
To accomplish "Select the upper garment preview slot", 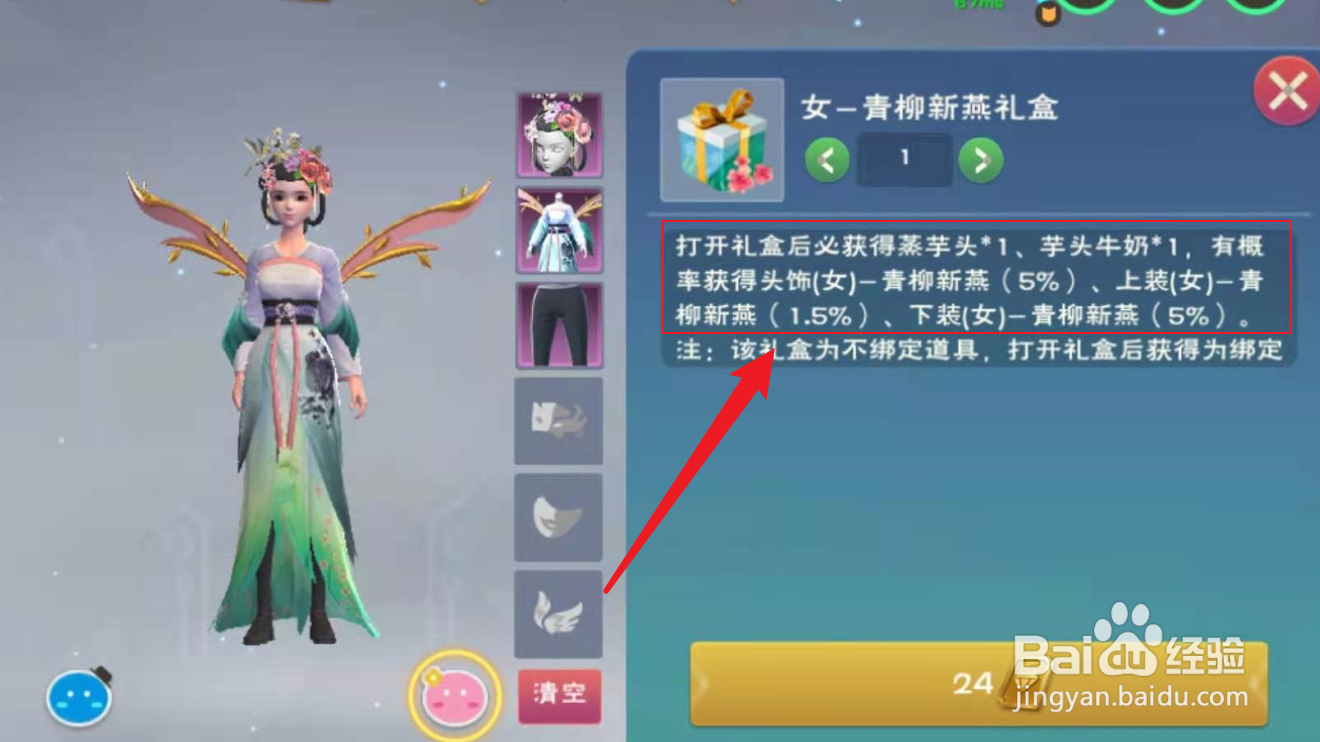I will pos(558,228).
